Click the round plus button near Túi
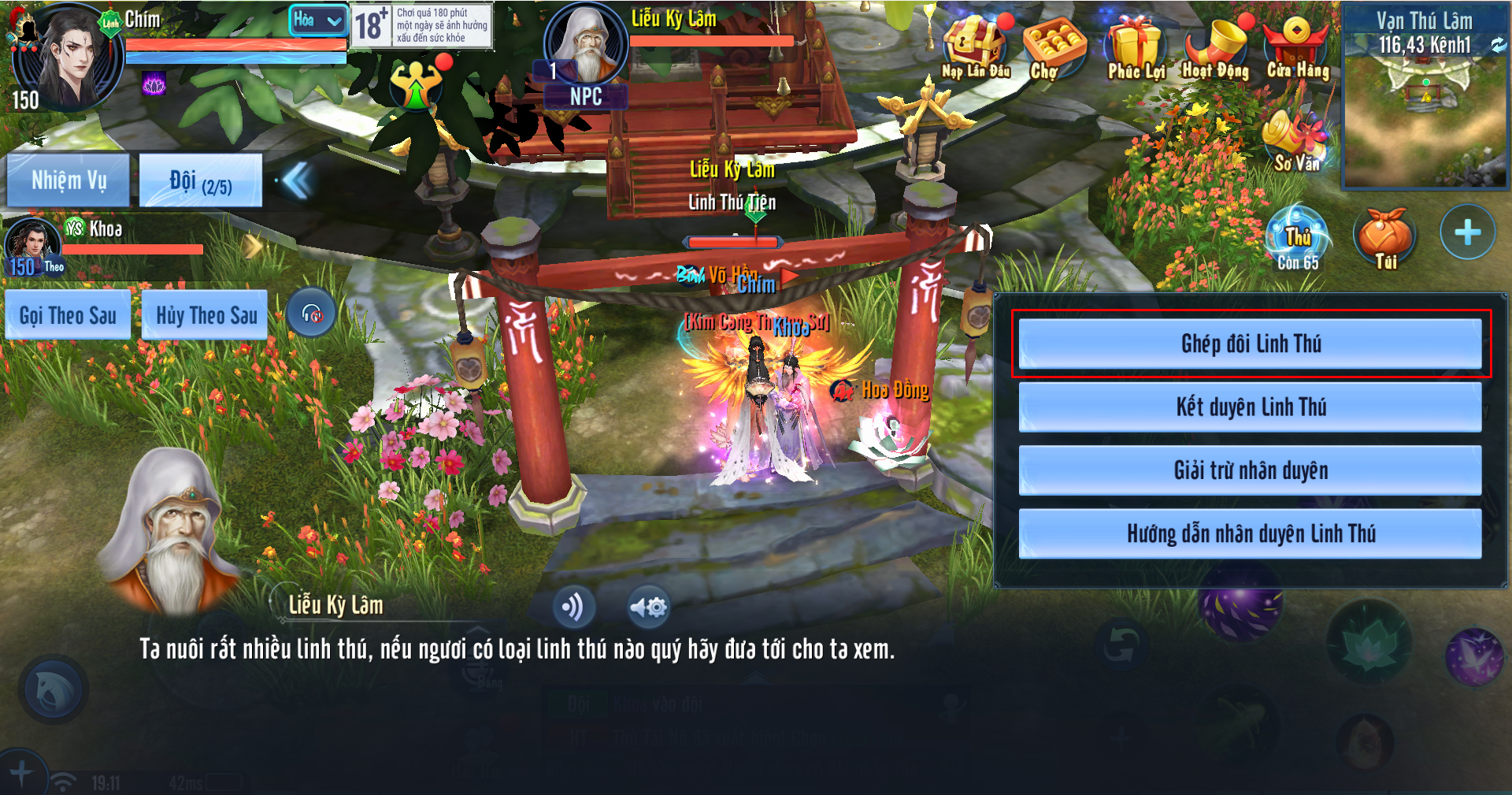 tap(1466, 232)
